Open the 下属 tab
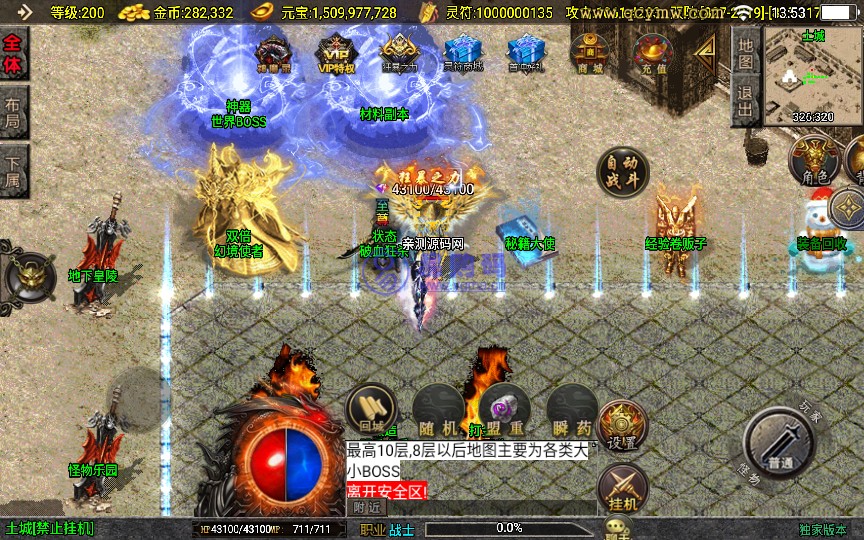The image size is (864, 540). pyautogui.click(x=13, y=171)
